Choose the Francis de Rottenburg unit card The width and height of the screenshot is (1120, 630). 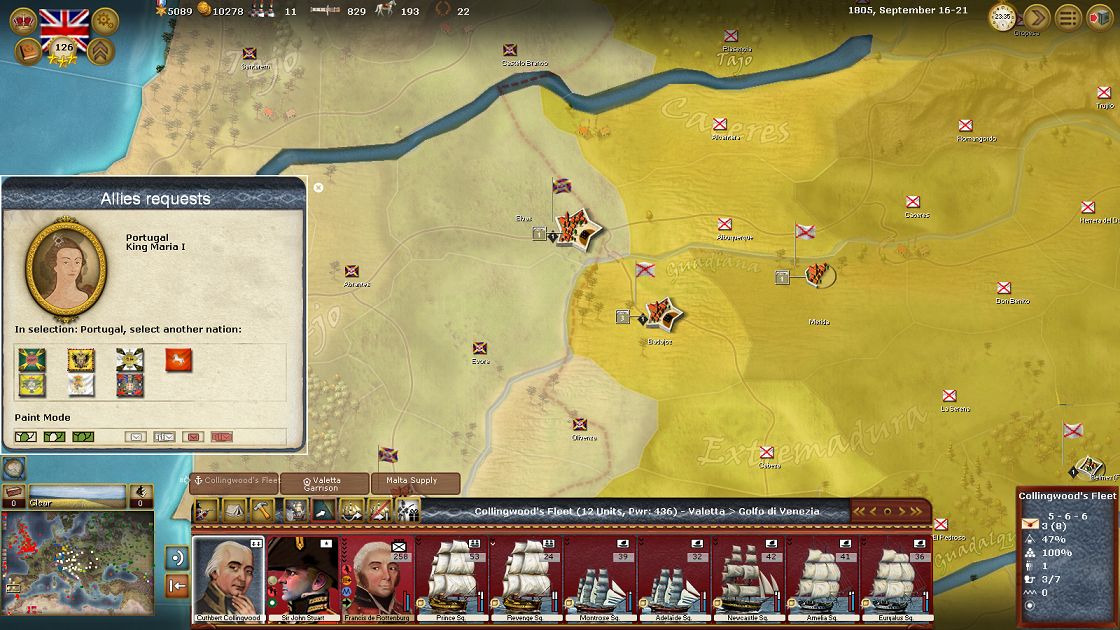point(376,578)
